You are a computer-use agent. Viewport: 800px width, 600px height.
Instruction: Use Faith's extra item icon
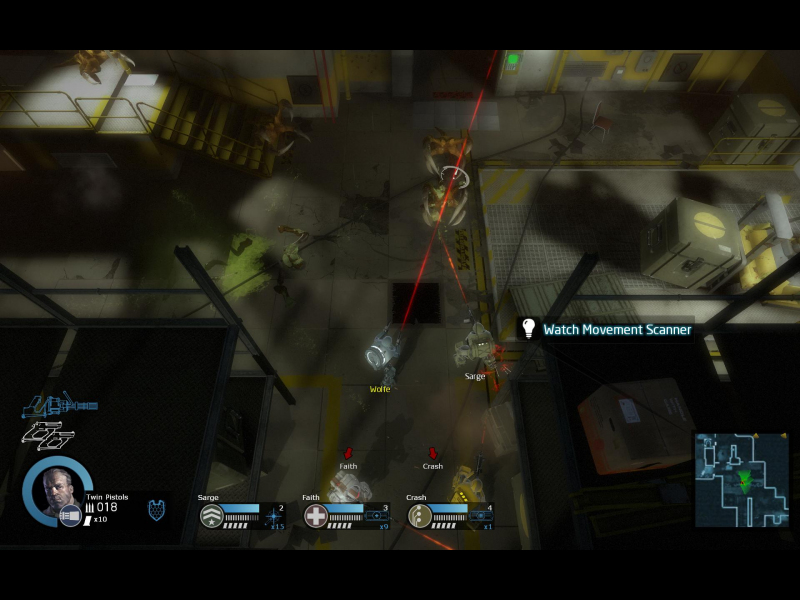click(x=377, y=516)
